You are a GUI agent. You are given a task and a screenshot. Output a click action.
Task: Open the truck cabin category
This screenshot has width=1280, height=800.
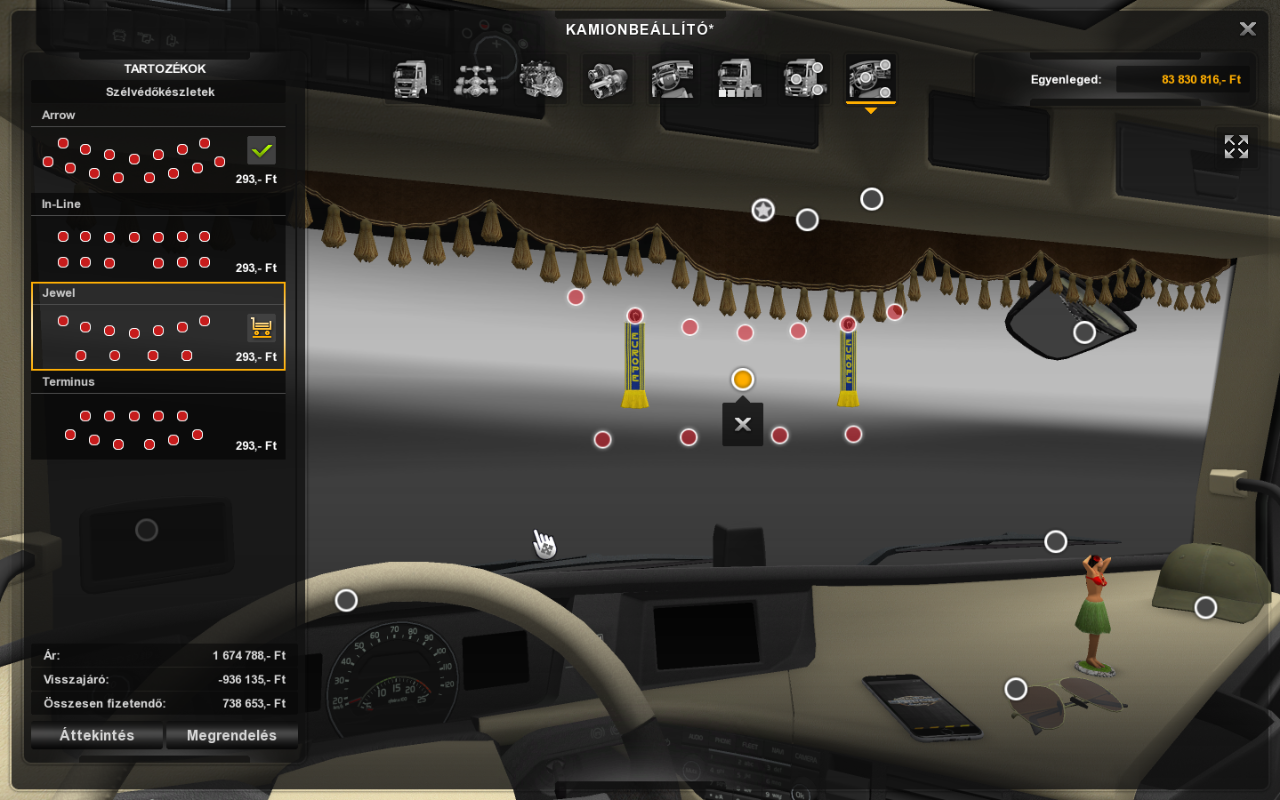(411, 79)
